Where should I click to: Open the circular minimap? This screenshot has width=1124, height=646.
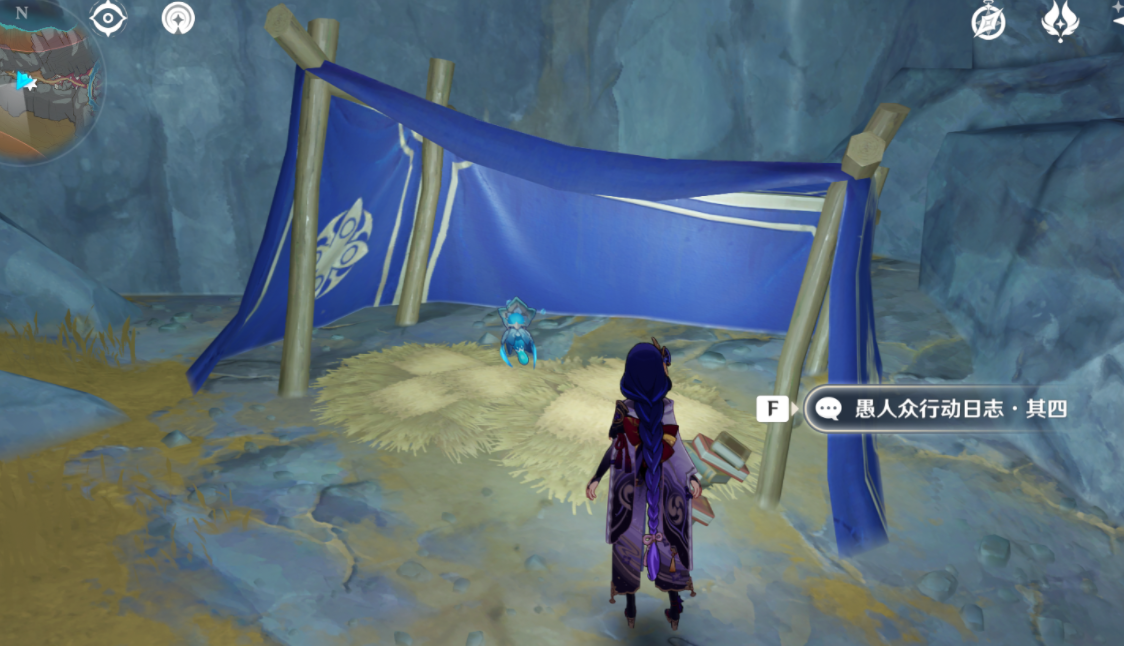50,82
